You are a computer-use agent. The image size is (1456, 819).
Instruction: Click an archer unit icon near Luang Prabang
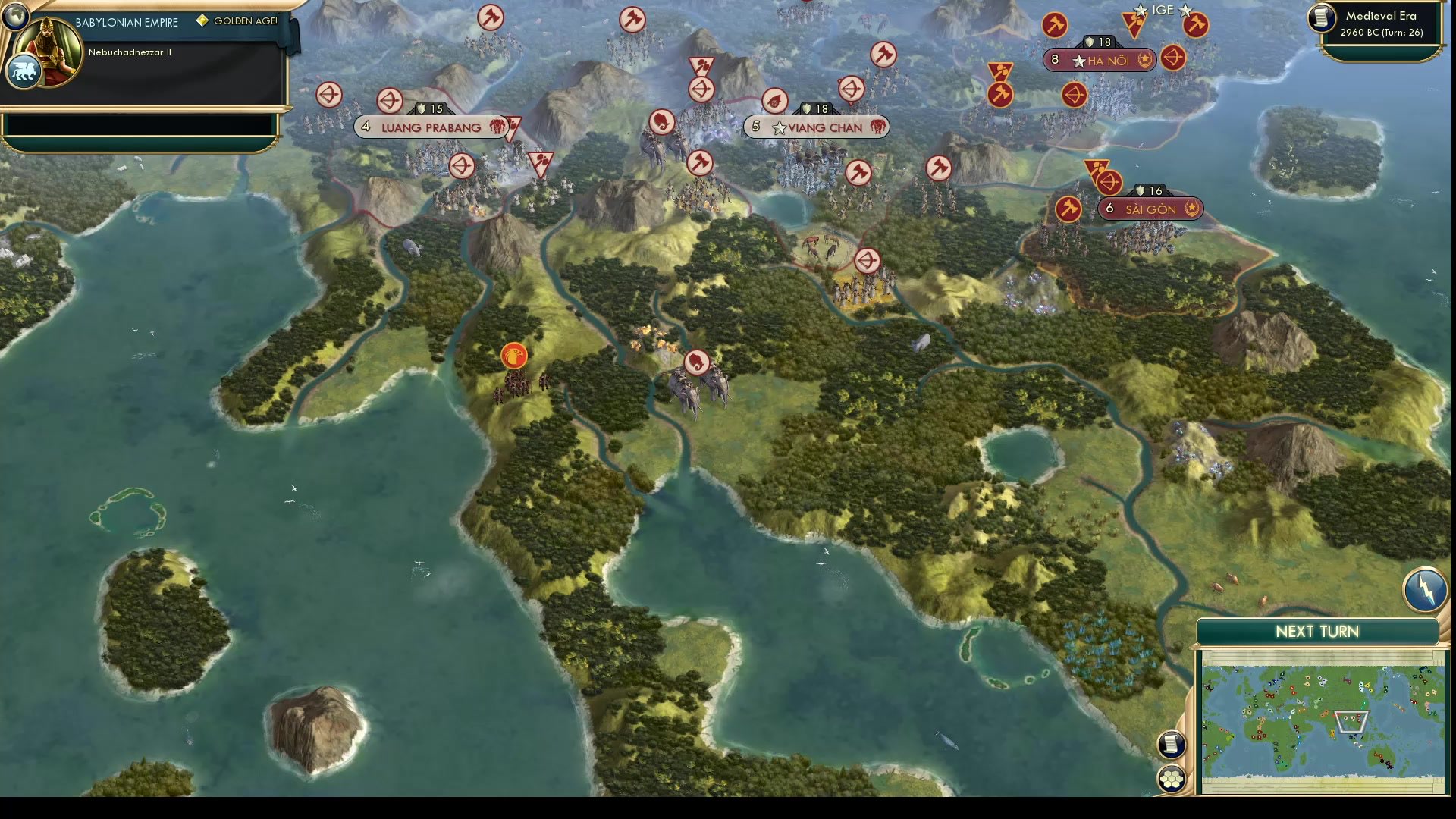pos(388,100)
